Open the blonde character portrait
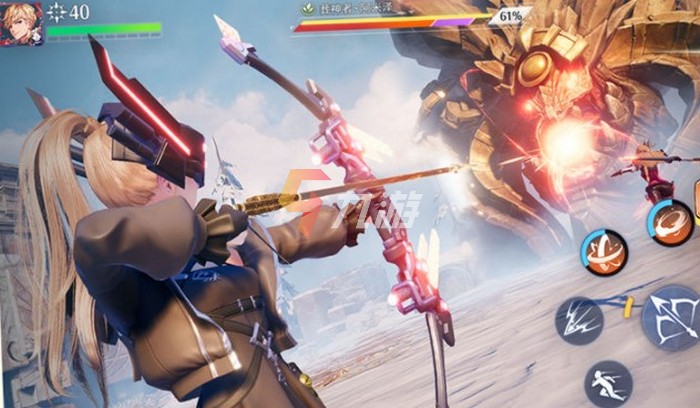The width and height of the screenshot is (700, 408). pyautogui.click(x=22, y=22)
